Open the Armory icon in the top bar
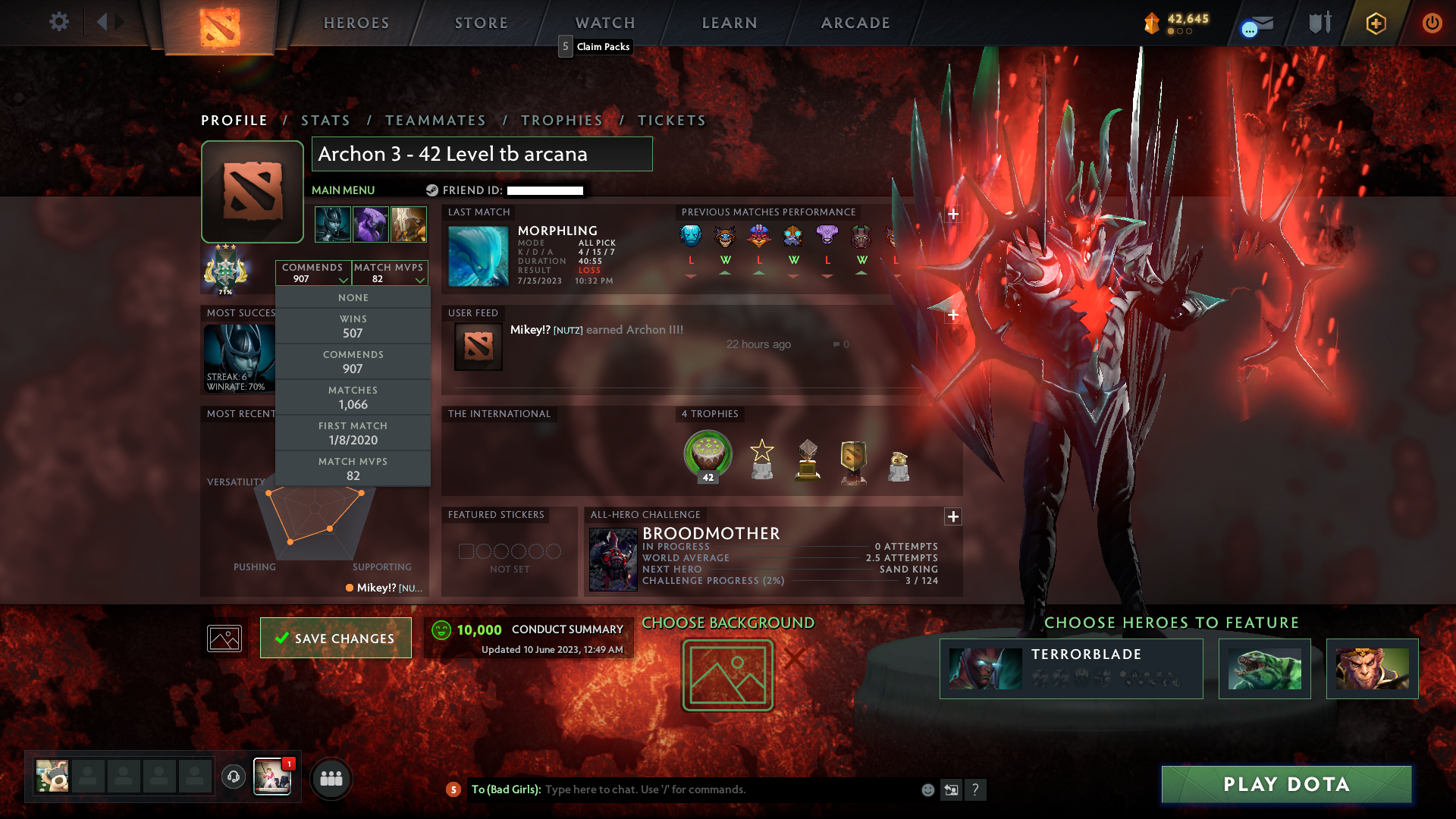Viewport: 1456px width, 819px height. 1319,22
